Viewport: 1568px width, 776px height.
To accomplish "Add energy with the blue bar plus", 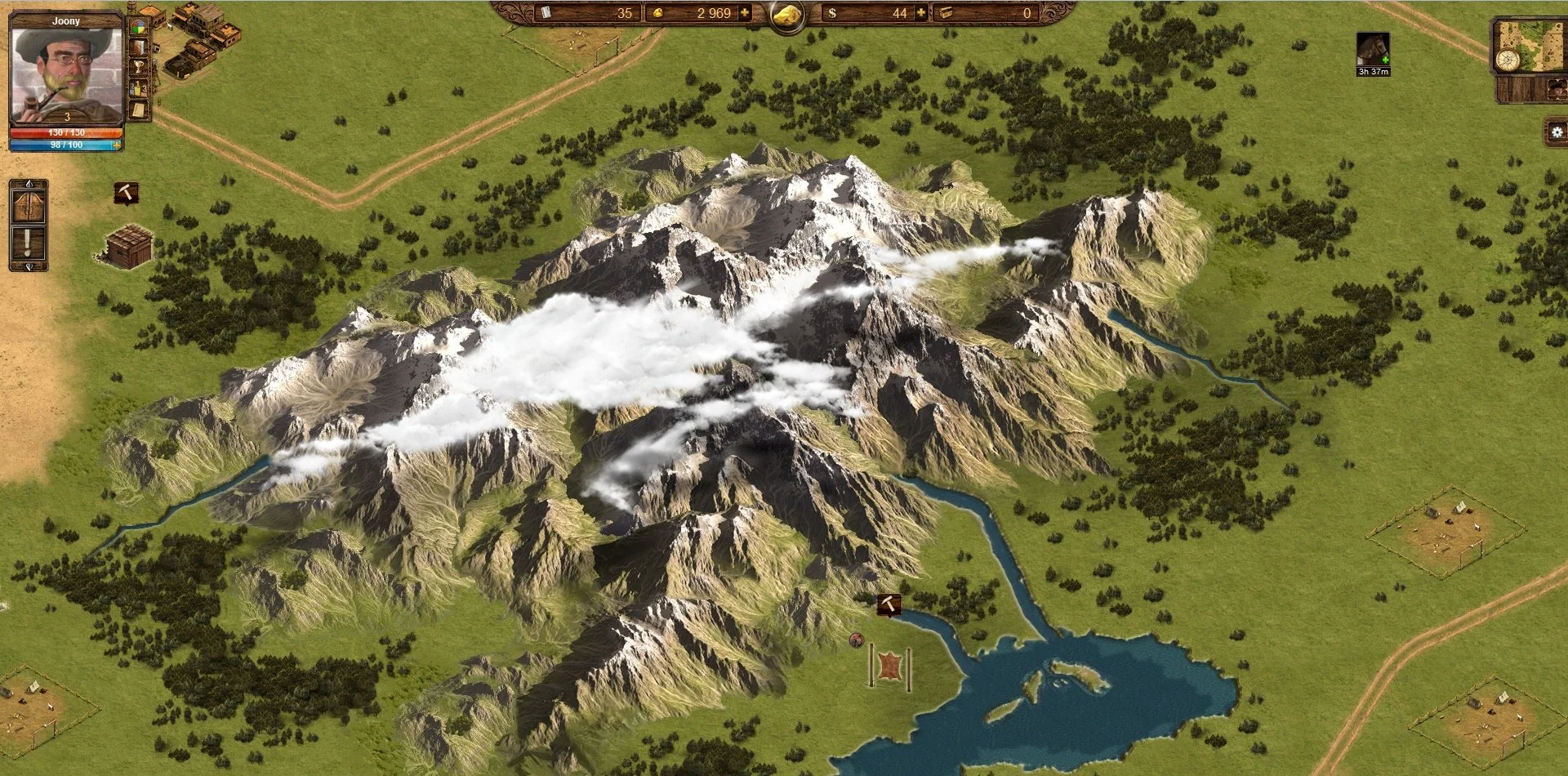I will coord(118,145).
